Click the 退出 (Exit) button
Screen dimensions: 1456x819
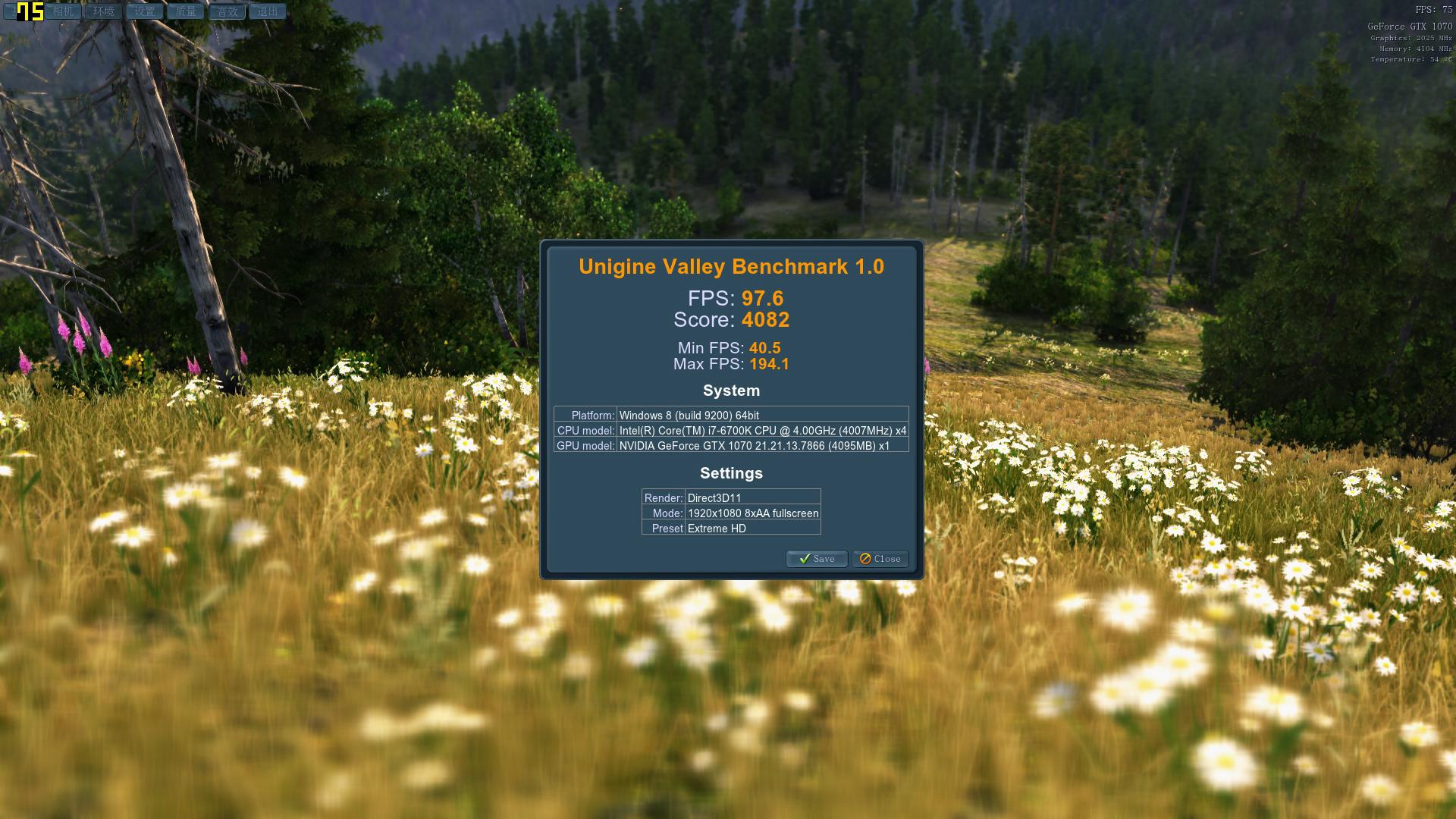[268, 11]
